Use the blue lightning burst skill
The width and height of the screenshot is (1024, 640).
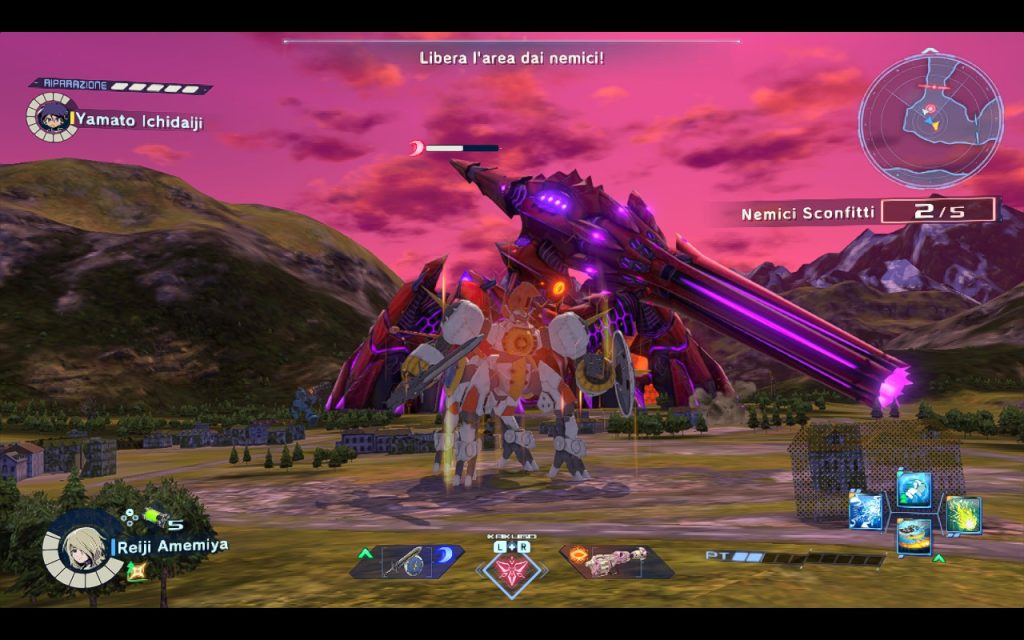[866, 512]
